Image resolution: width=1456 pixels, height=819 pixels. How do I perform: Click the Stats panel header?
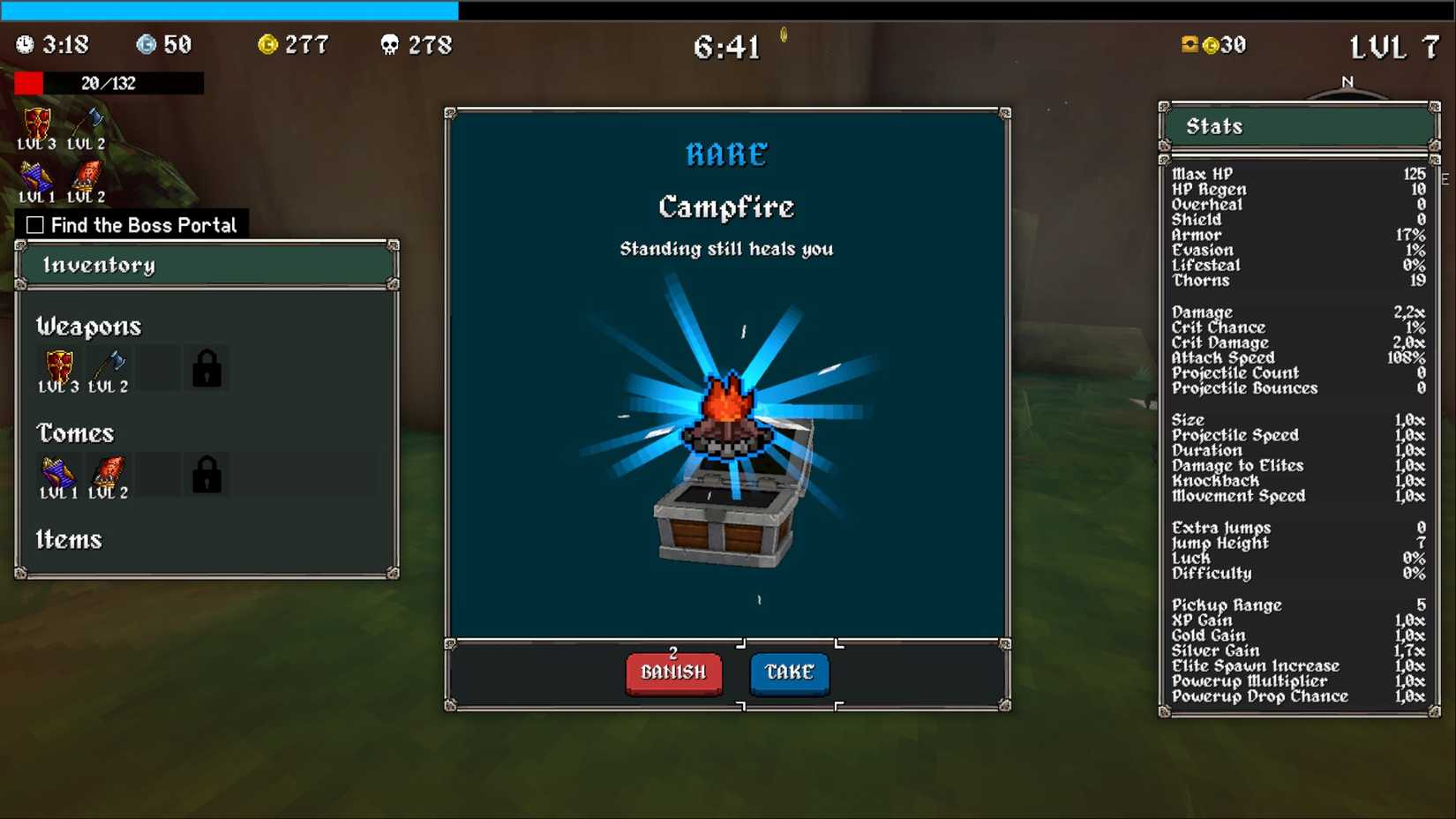pos(1214,125)
